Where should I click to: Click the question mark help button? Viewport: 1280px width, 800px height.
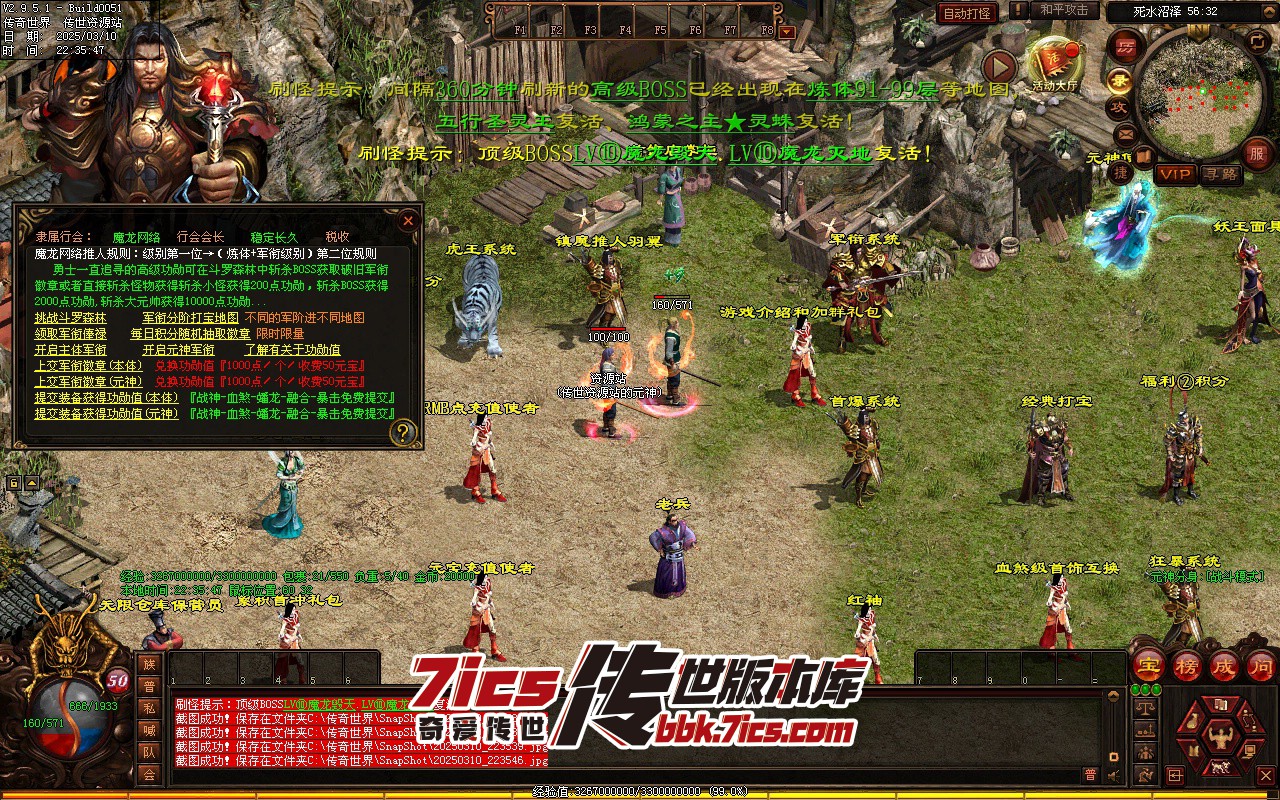403,432
